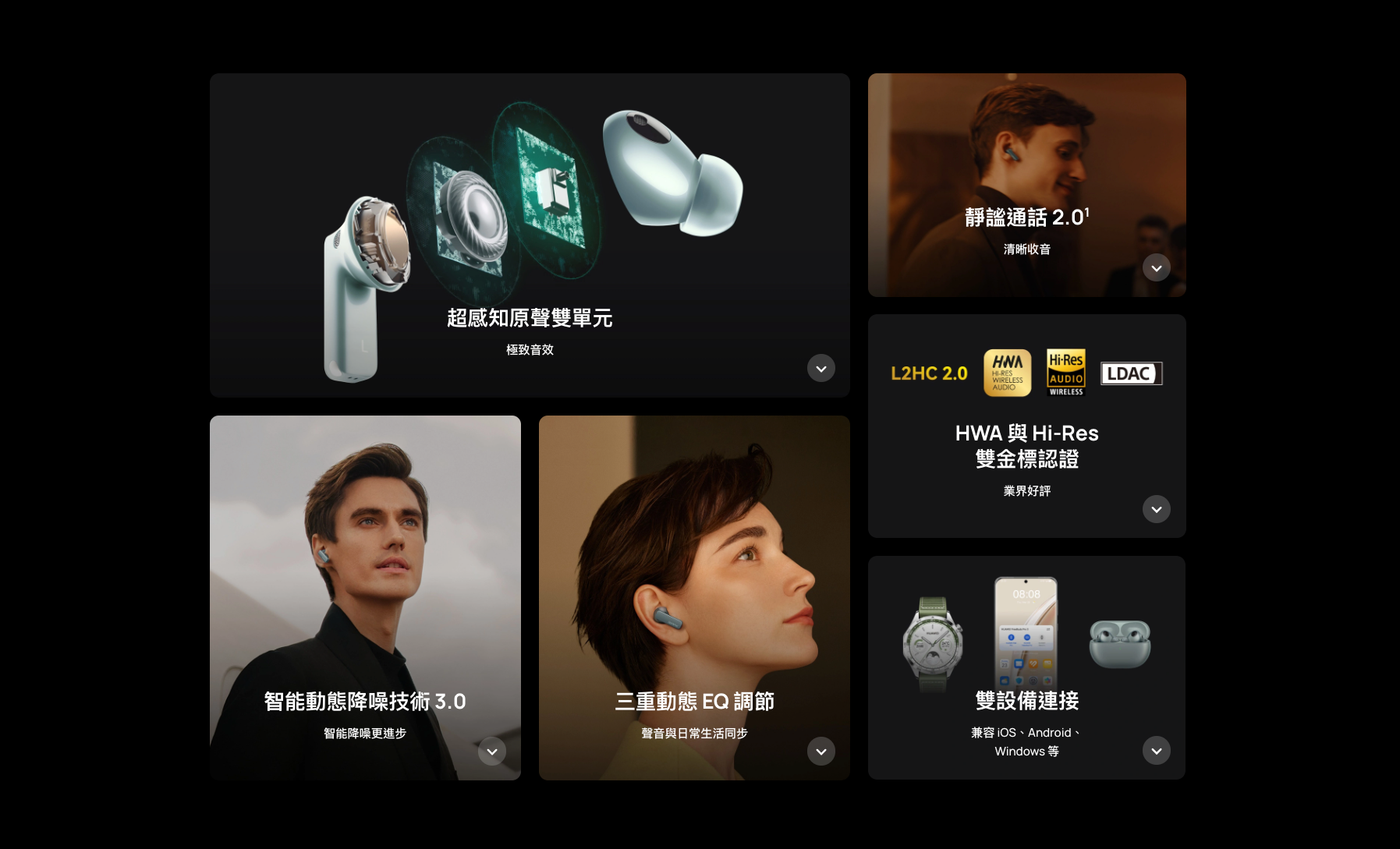Image resolution: width=1400 pixels, height=849 pixels.
Task: Click the L2HC 2.0 logo
Action: click(x=929, y=373)
